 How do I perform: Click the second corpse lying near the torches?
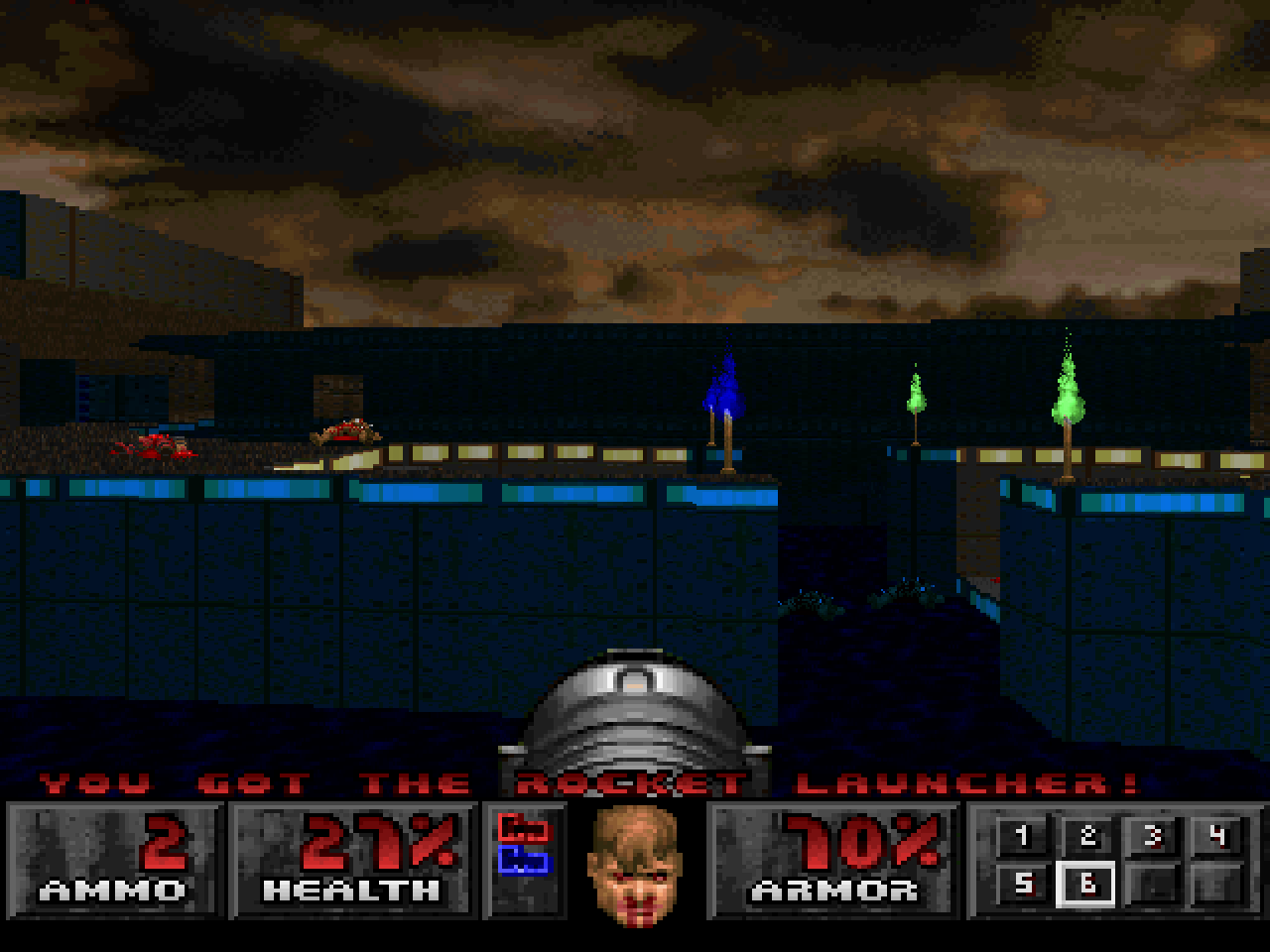[345, 431]
